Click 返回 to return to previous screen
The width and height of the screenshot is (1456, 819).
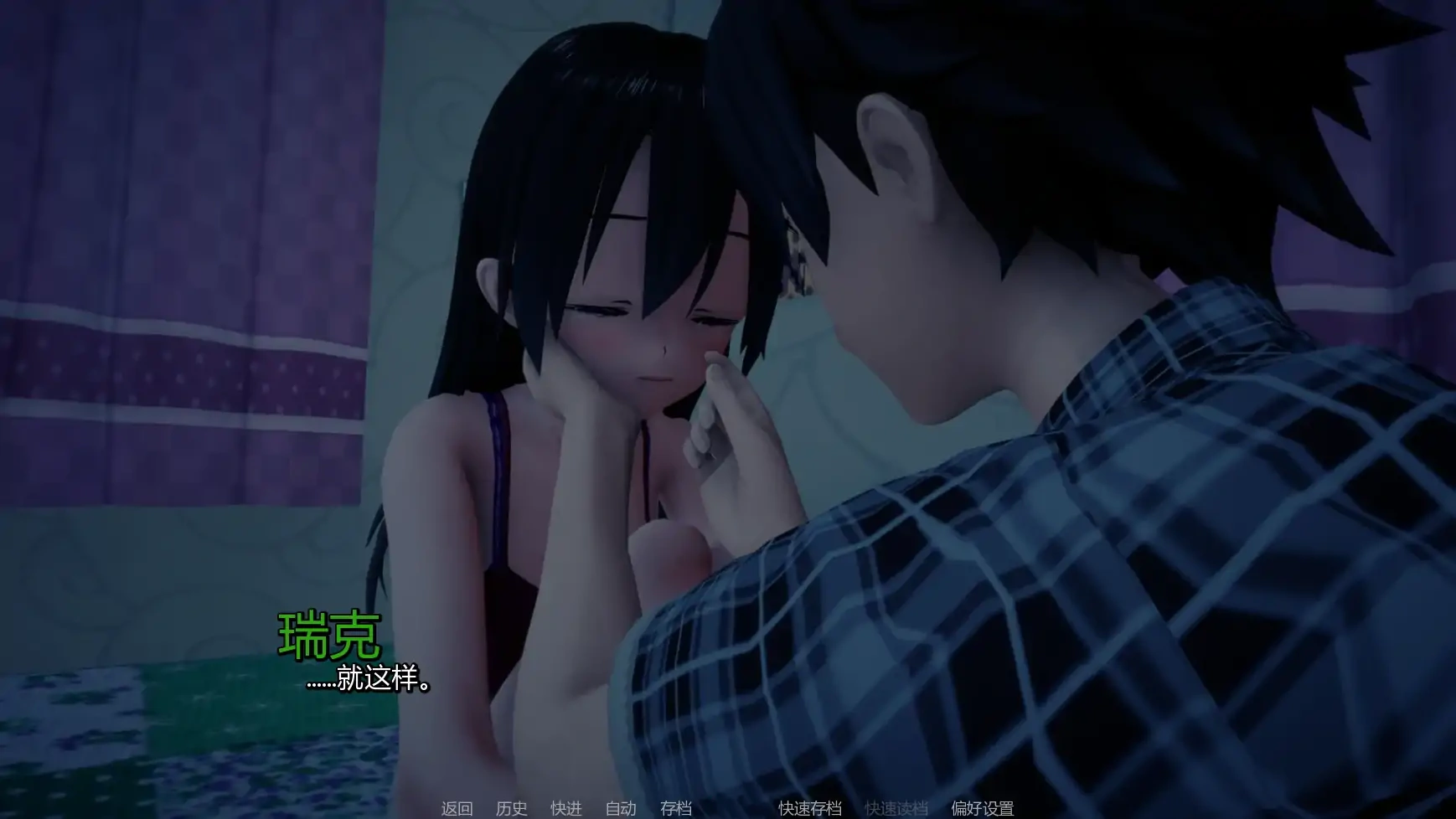click(456, 809)
